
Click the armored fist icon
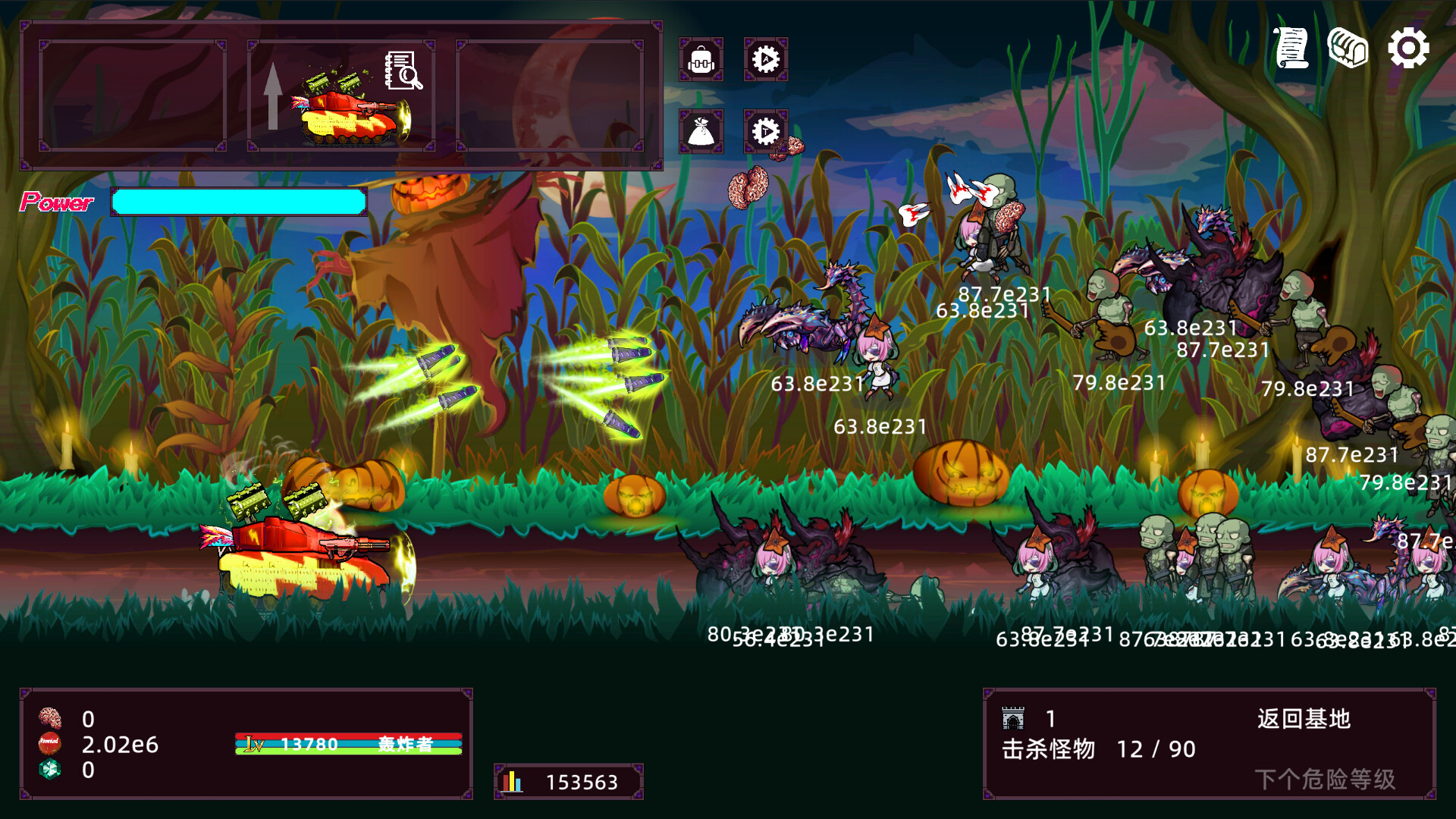(1348, 48)
